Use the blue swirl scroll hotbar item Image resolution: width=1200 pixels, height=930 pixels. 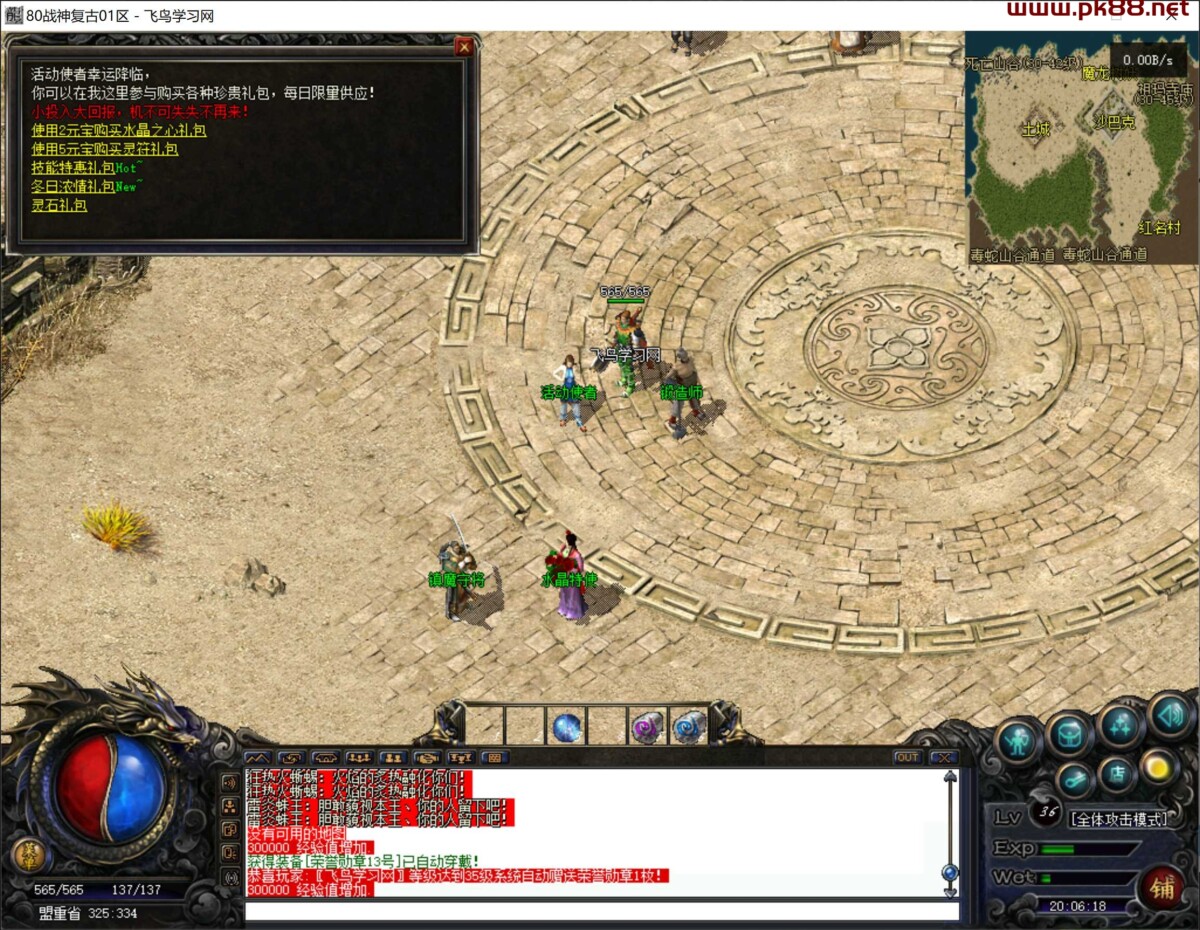(687, 727)
